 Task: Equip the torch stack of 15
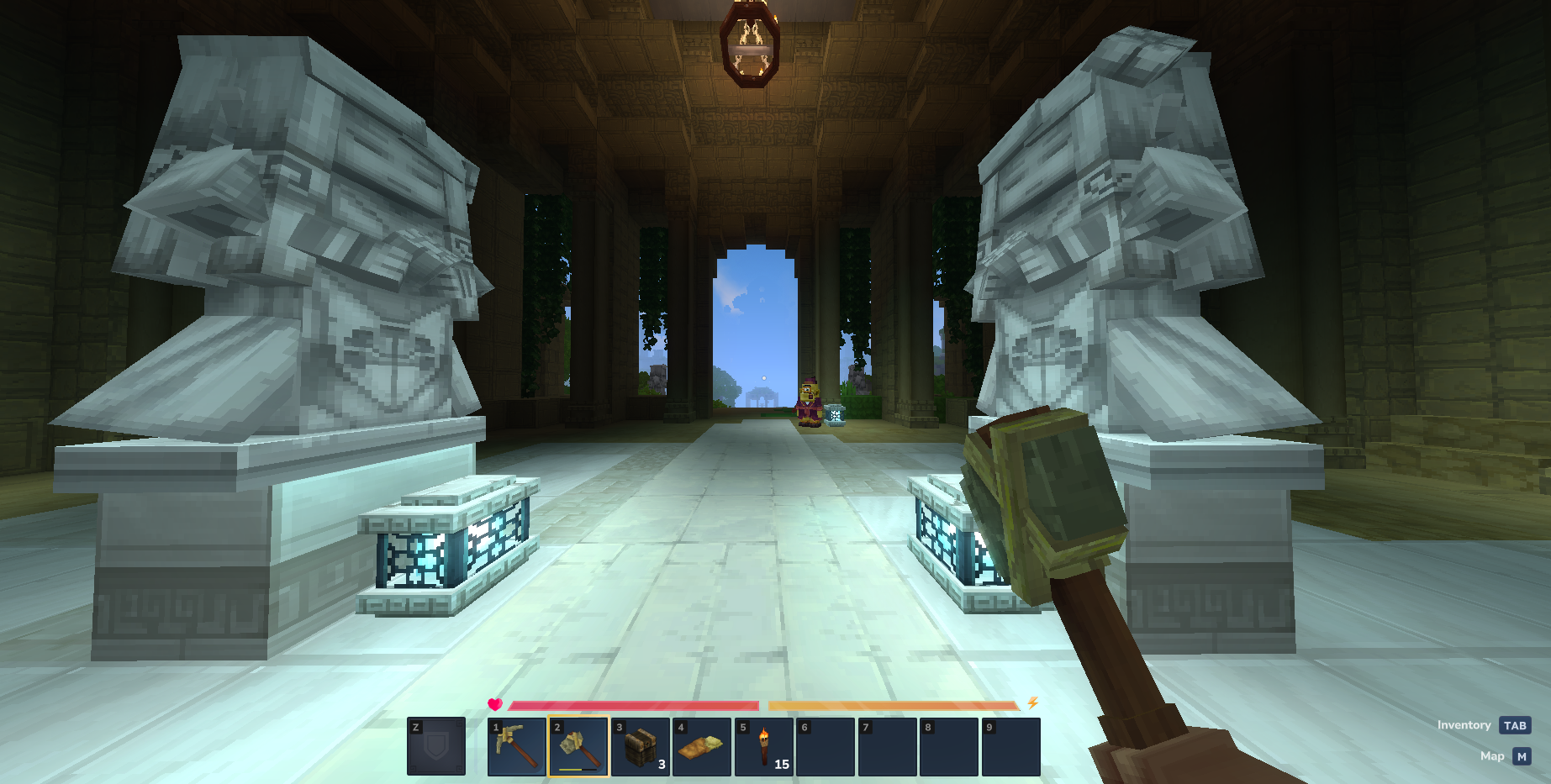[764, 746]
